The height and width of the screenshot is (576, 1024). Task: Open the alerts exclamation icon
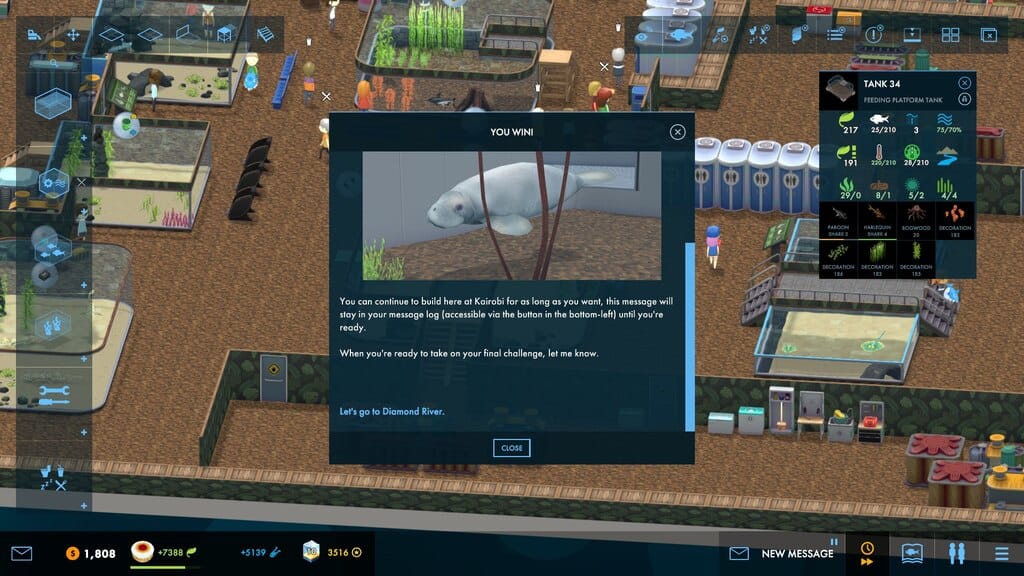(873, 35)
